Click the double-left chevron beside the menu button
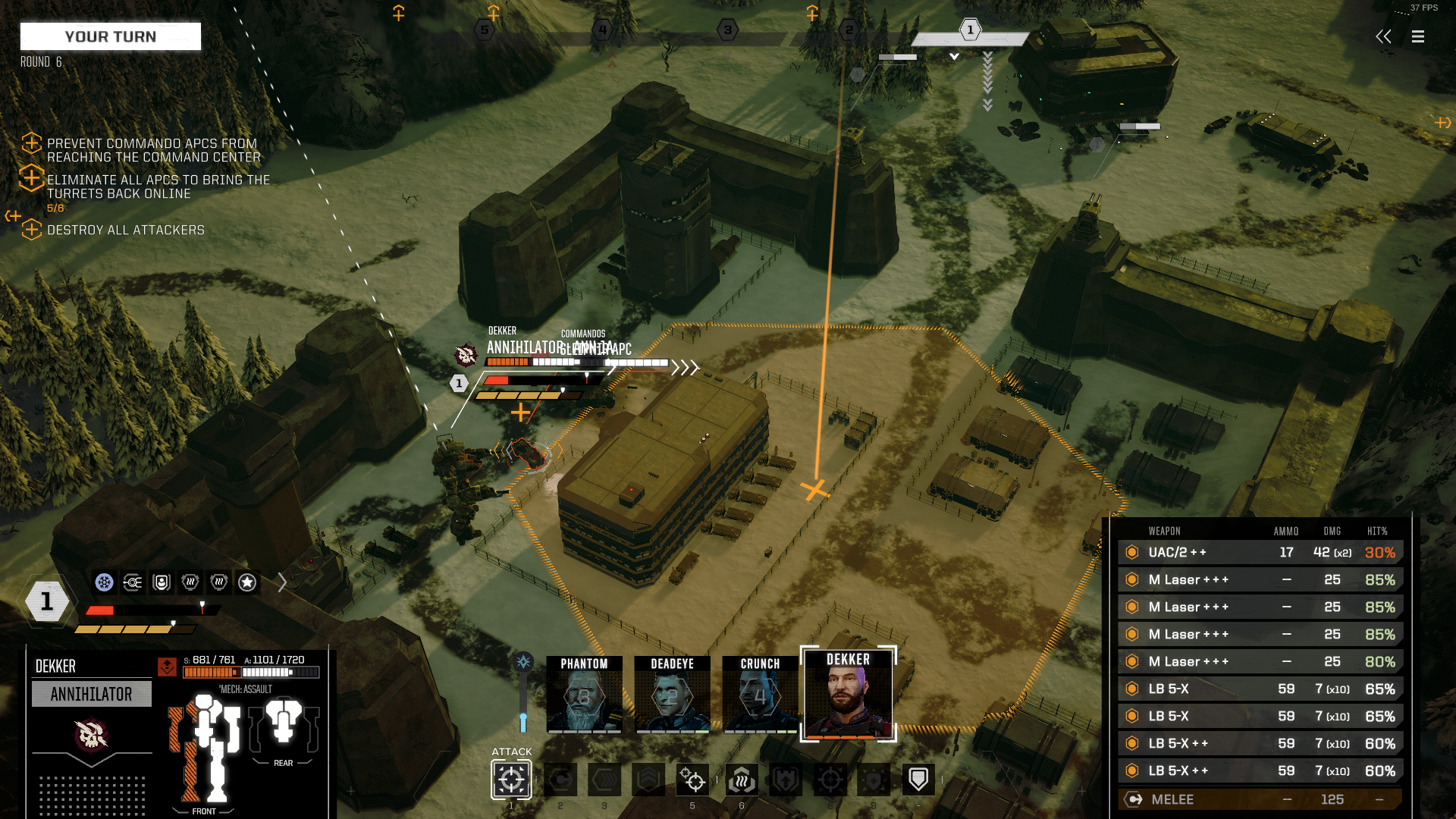The width and height of the screenshot is (1456, 819). tap(1383, 36)
